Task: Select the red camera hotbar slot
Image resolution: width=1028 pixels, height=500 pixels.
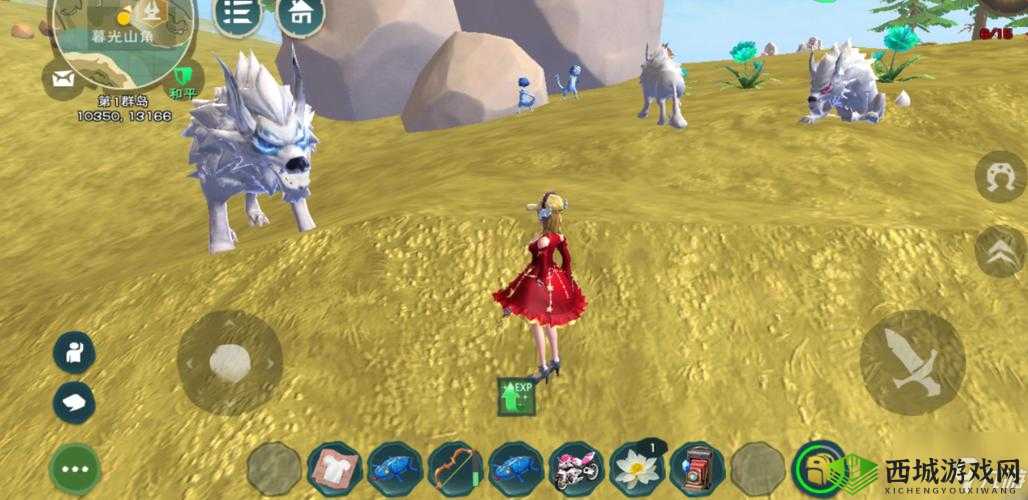Action: [697, 467]
